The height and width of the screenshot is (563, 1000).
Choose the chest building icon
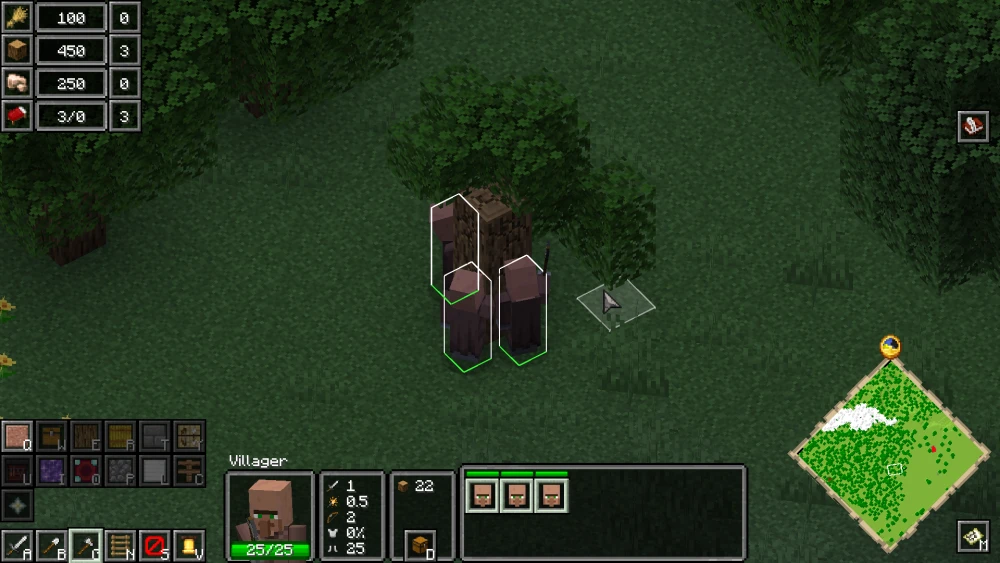(52, 437)
